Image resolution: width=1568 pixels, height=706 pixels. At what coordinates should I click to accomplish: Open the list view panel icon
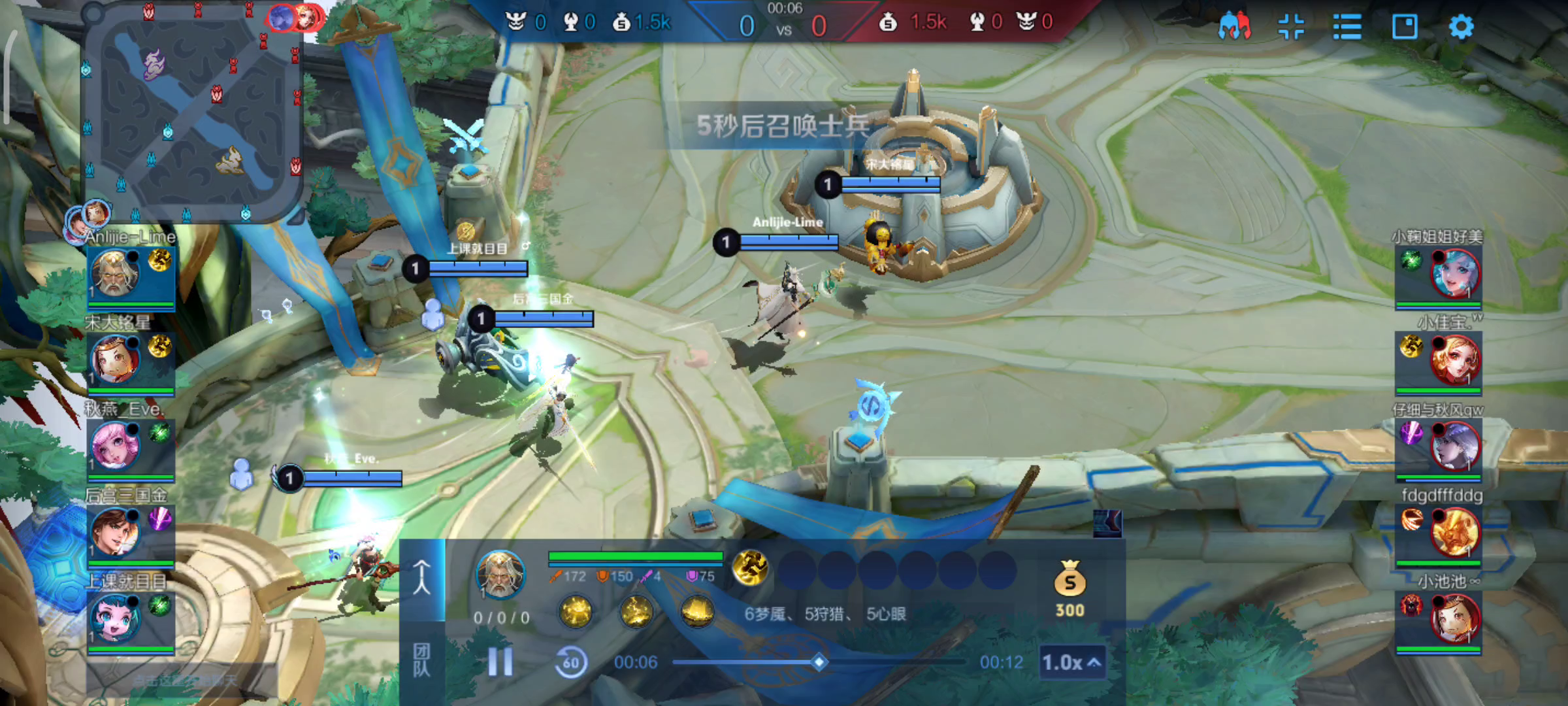[x=1347, y=27]
